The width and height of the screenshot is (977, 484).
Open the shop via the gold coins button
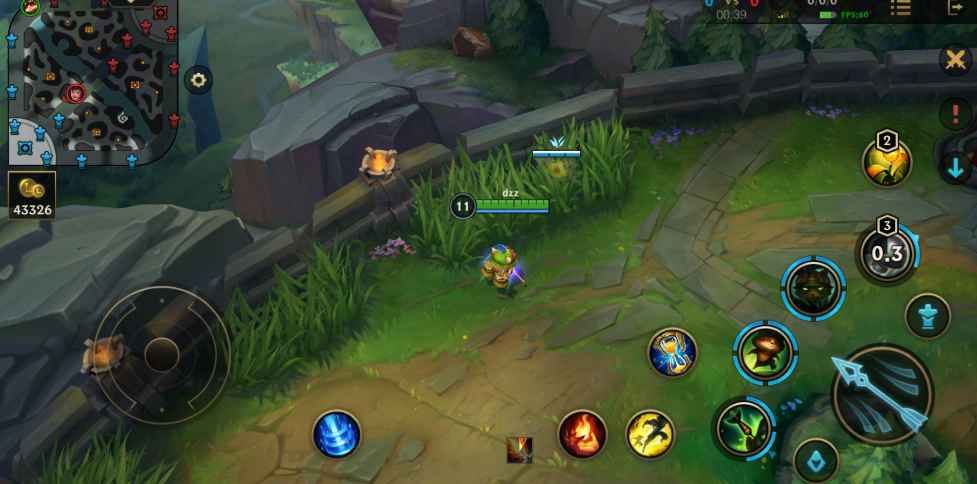click(x=31, y=195)
